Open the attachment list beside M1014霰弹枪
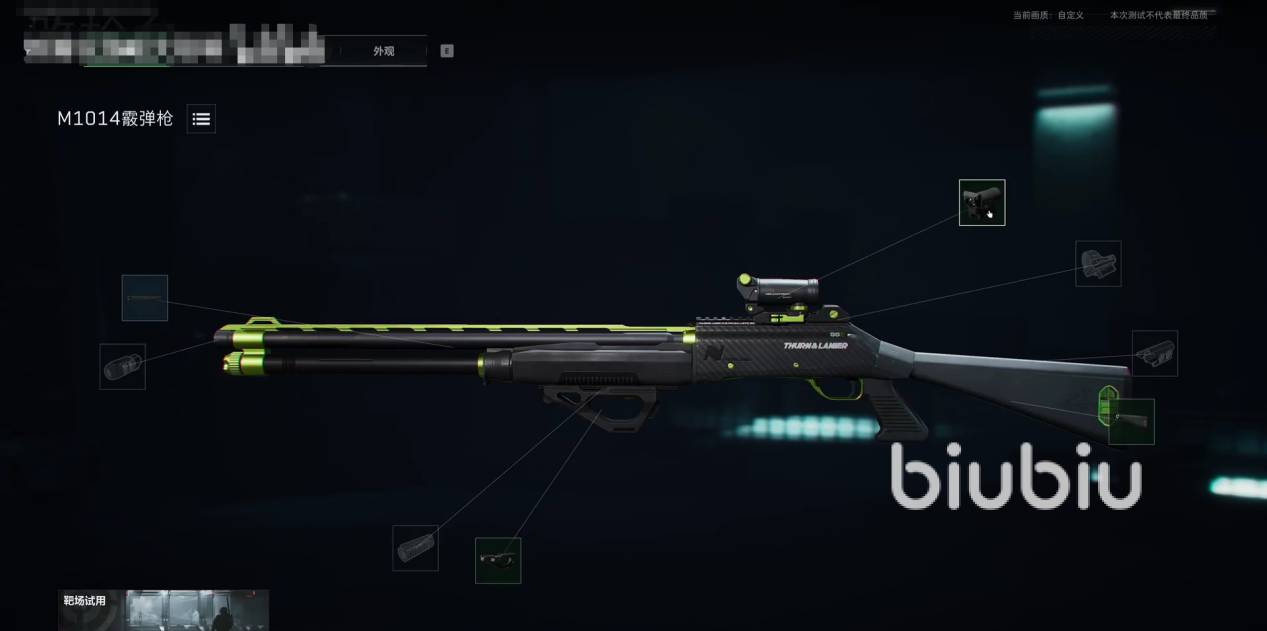The image size is (1267, 631). (x=201, y=119)
